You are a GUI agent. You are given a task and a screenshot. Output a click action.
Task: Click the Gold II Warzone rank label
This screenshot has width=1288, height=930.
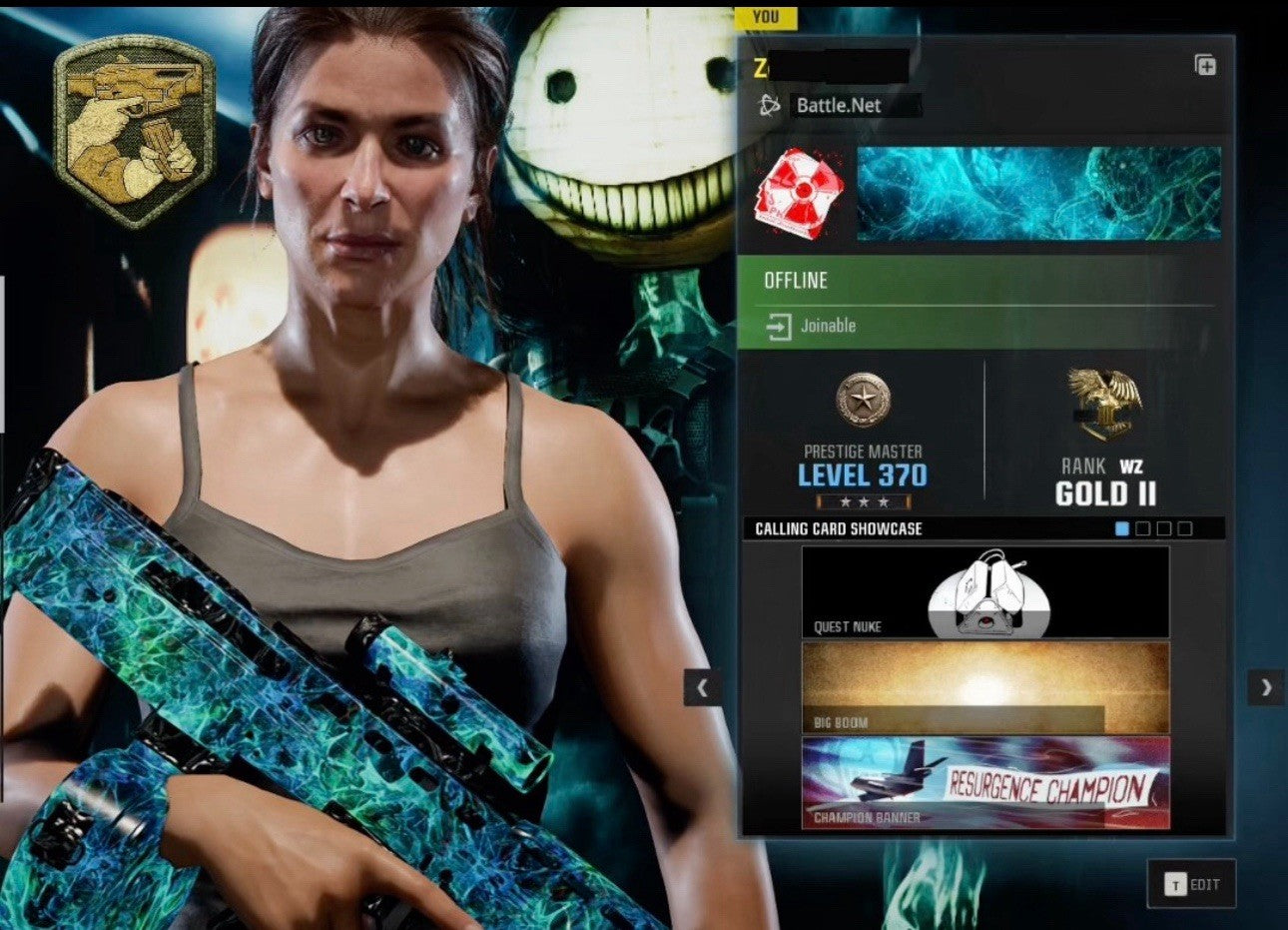click(x=1107, y=493)
